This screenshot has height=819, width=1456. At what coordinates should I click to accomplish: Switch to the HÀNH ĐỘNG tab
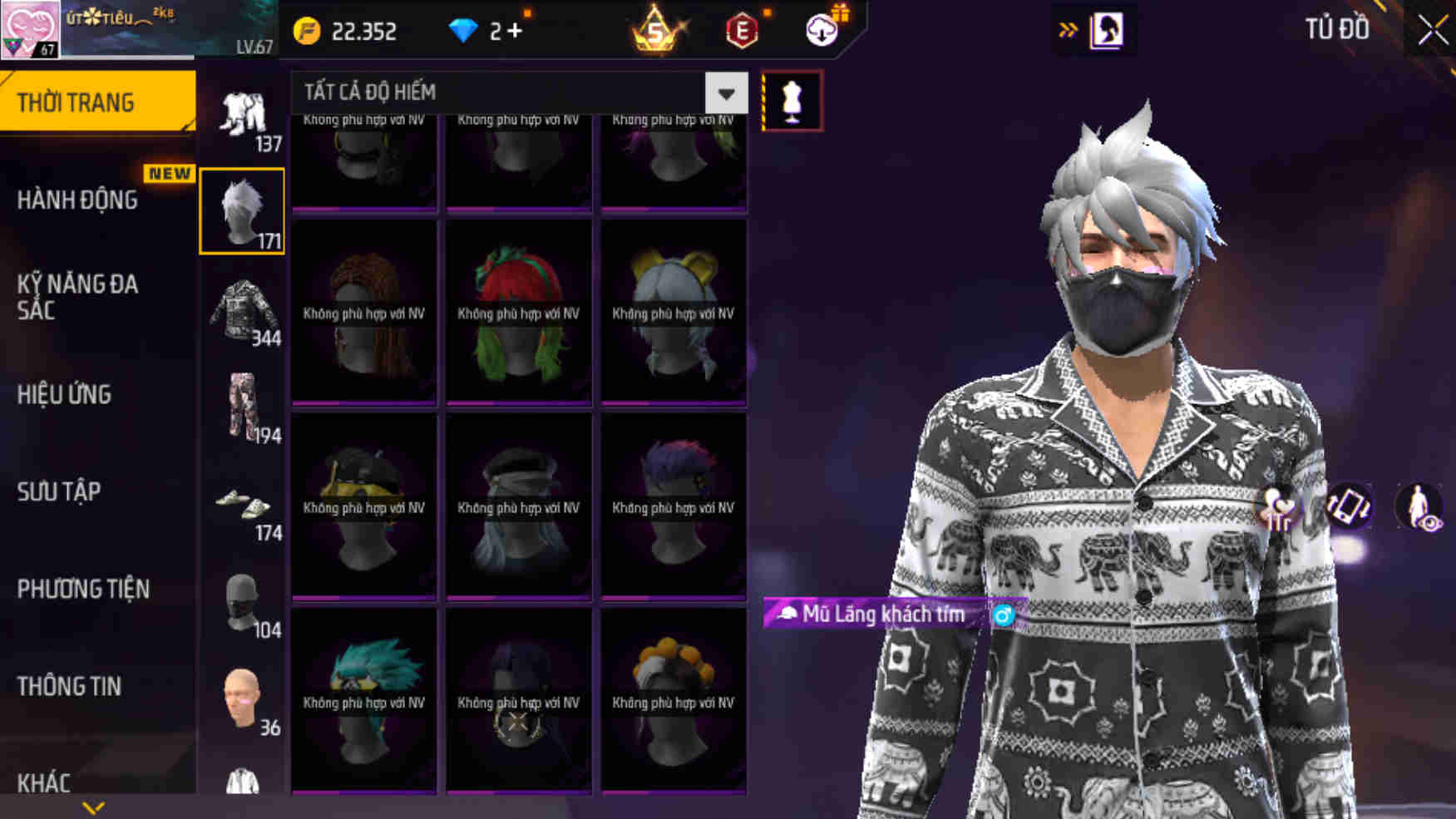click(79, 200)
